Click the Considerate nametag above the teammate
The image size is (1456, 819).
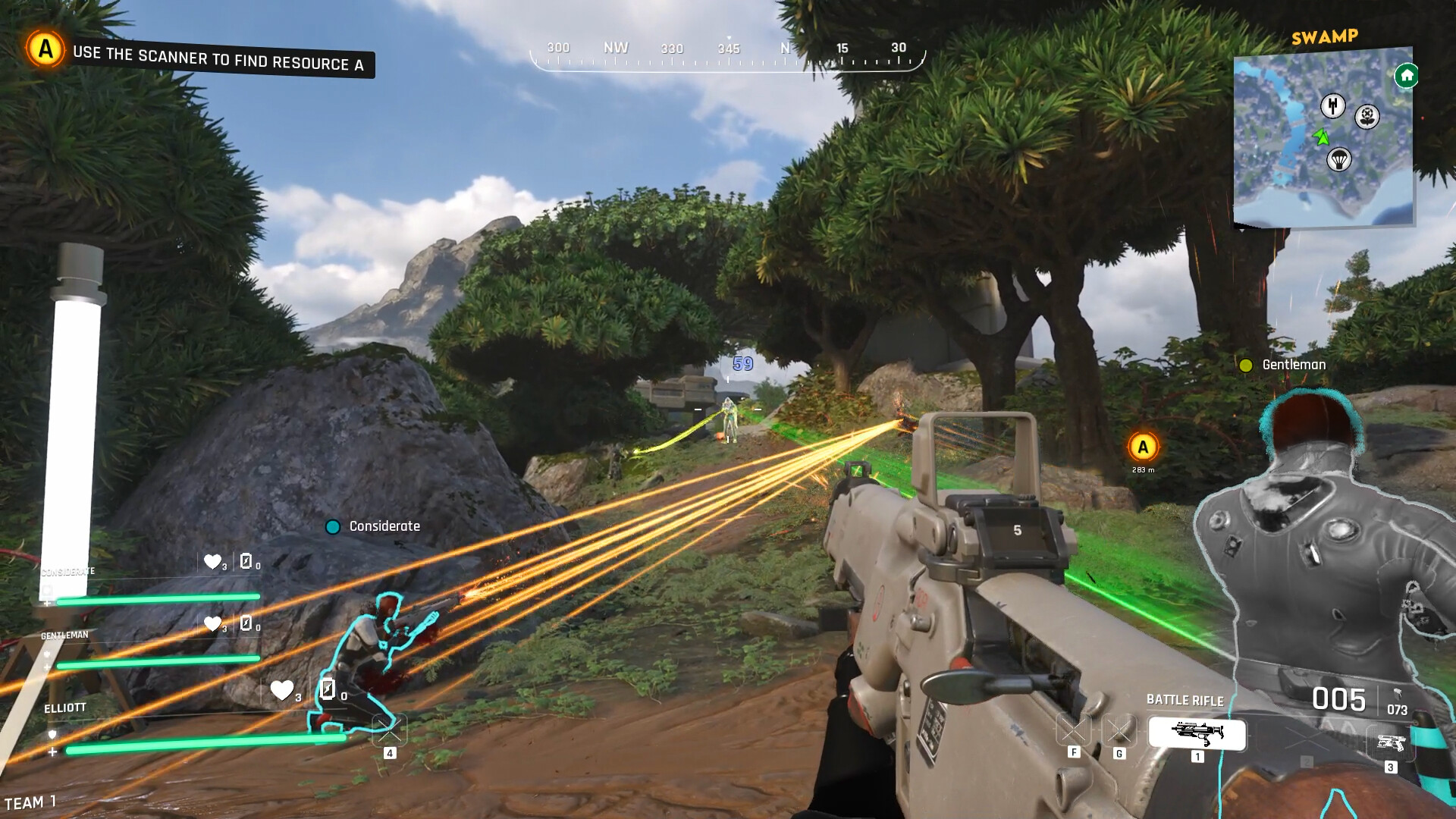(384, 525)
